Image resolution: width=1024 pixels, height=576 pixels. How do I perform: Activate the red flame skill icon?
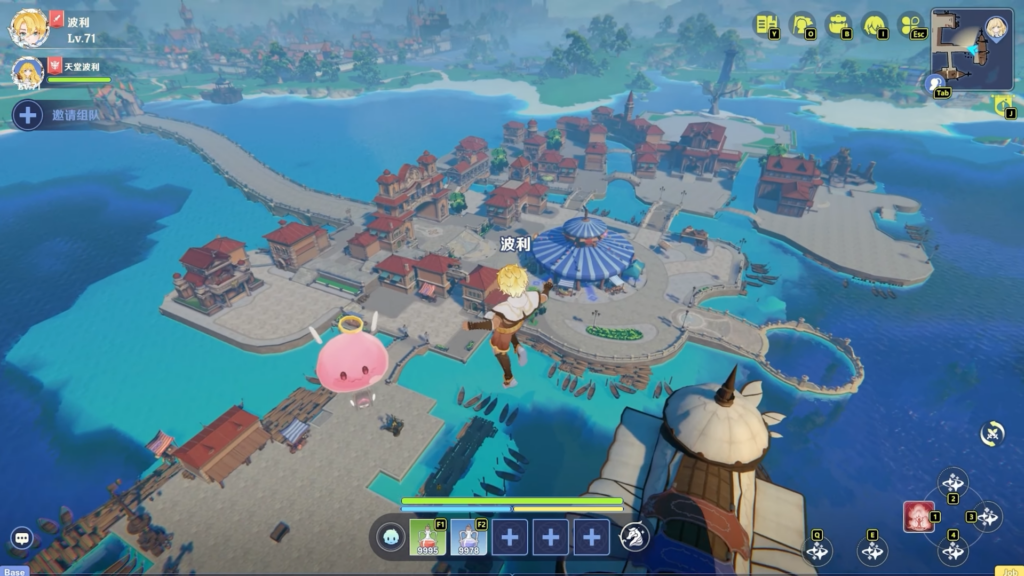(x=918, y=516)
